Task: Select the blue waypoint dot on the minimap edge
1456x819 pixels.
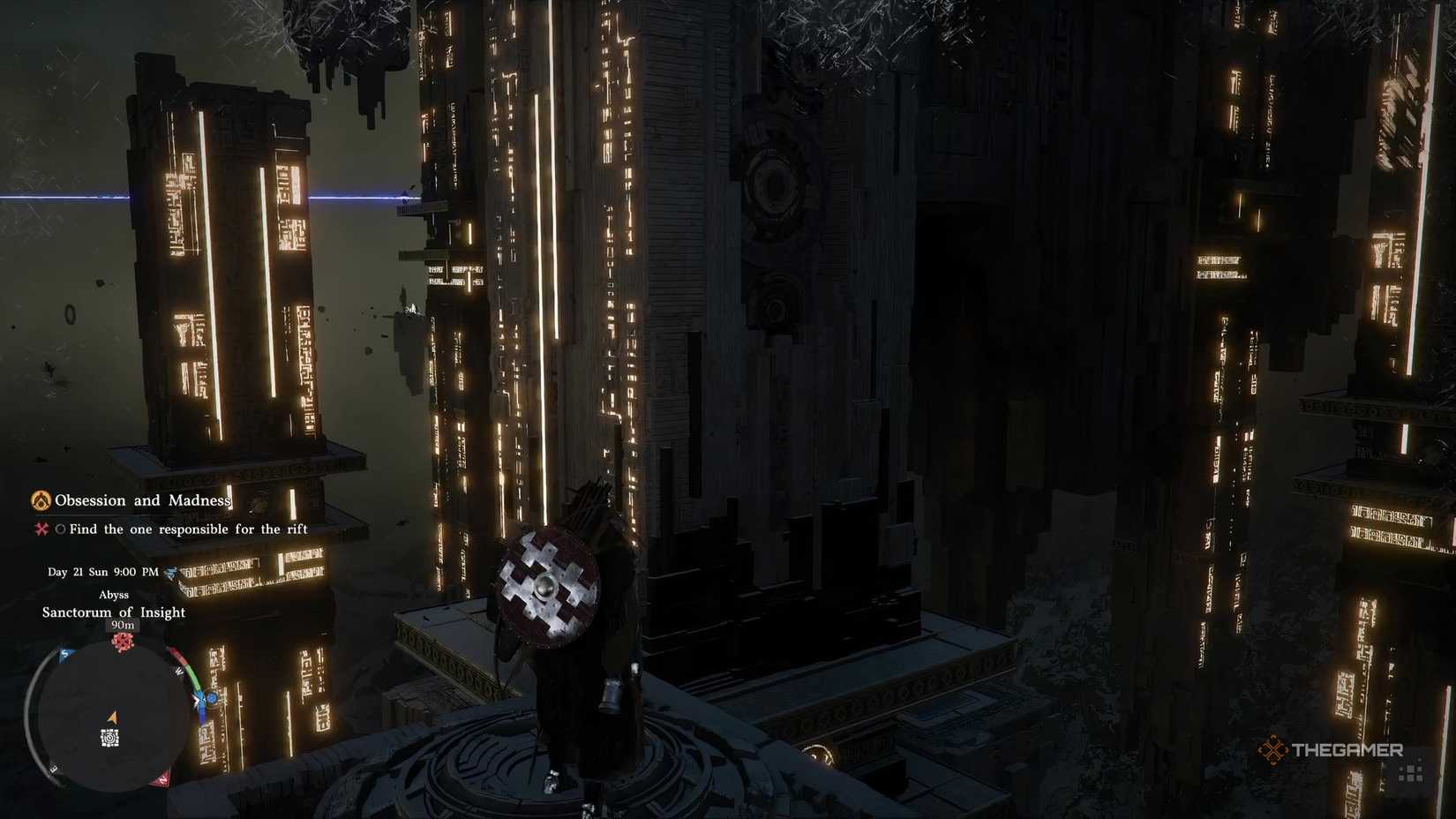Action: coord(212,699)
